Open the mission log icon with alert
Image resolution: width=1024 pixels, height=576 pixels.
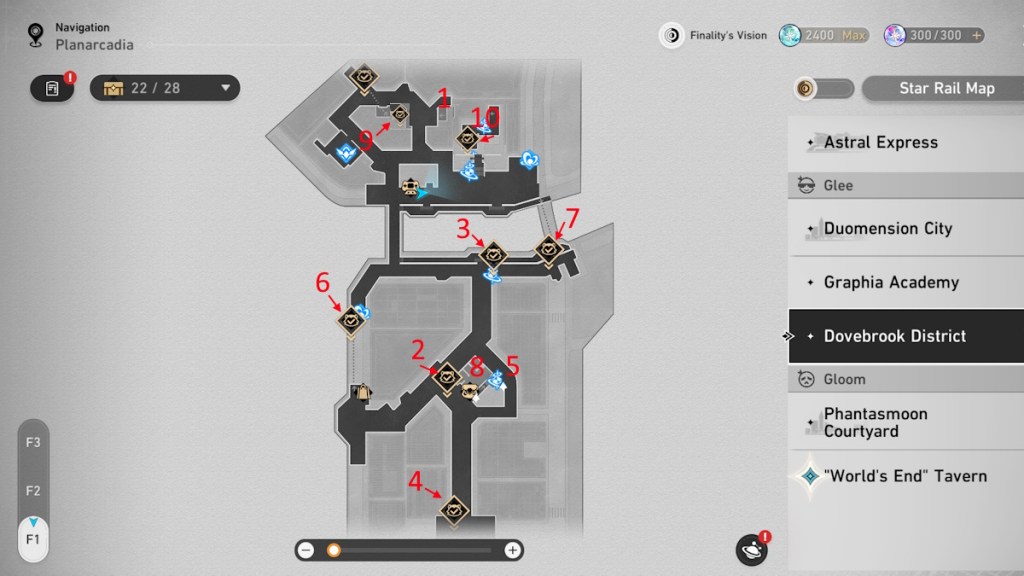pos(53,88)
